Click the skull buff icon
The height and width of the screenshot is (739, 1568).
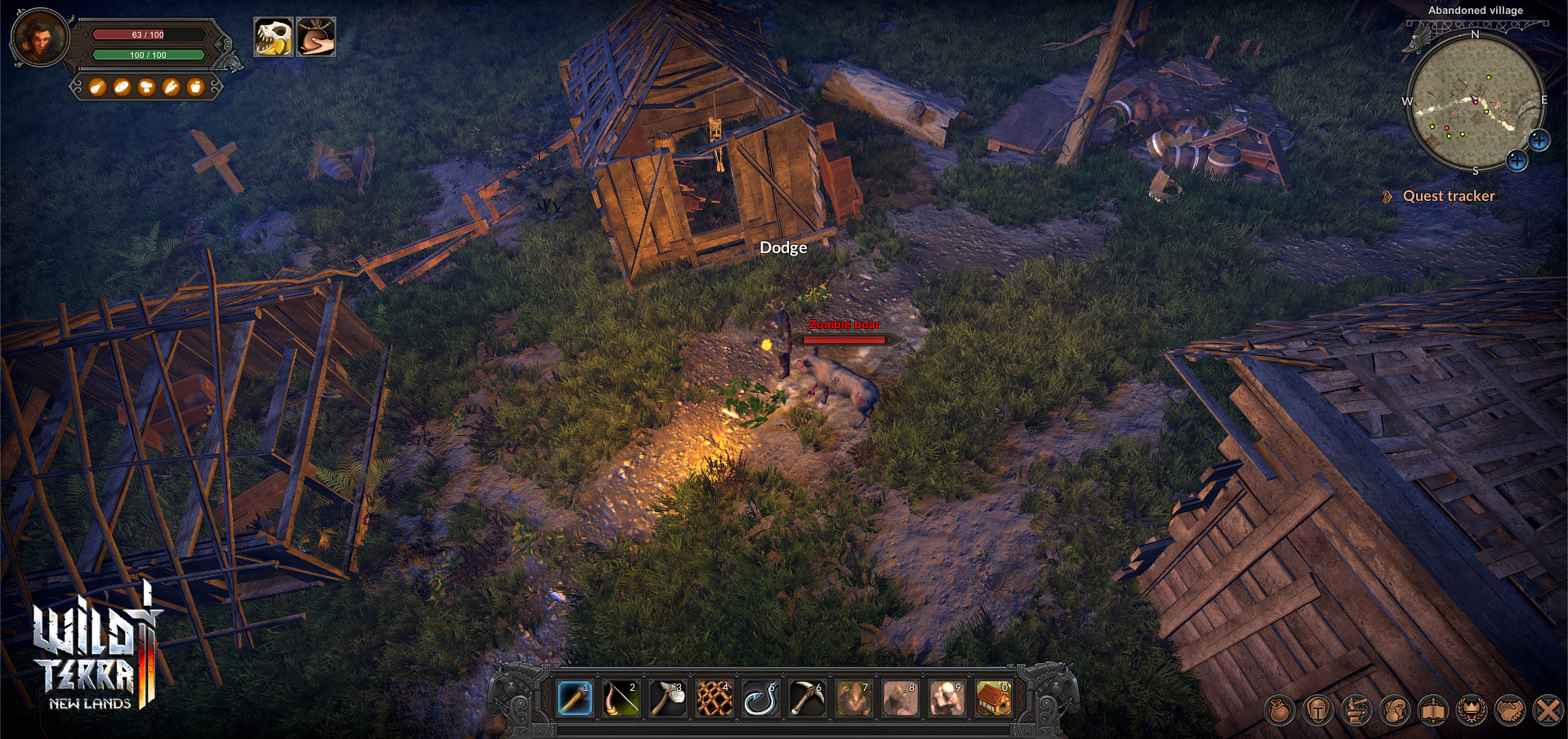pos(273,37)
